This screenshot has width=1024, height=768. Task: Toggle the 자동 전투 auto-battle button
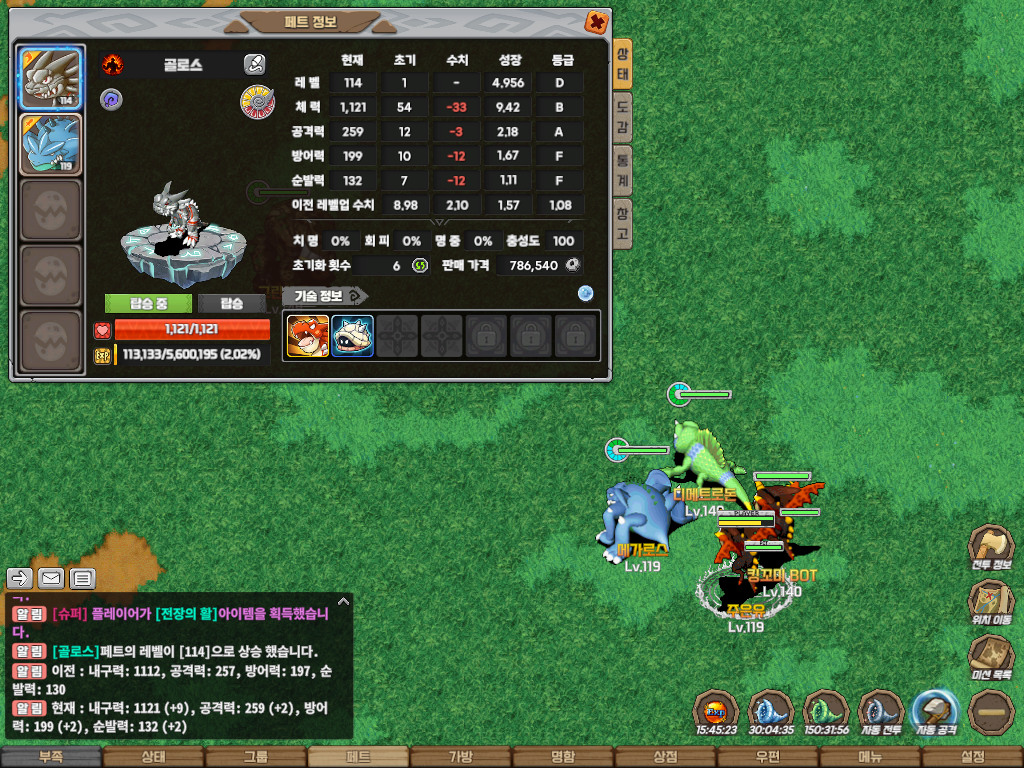(881, 712)
